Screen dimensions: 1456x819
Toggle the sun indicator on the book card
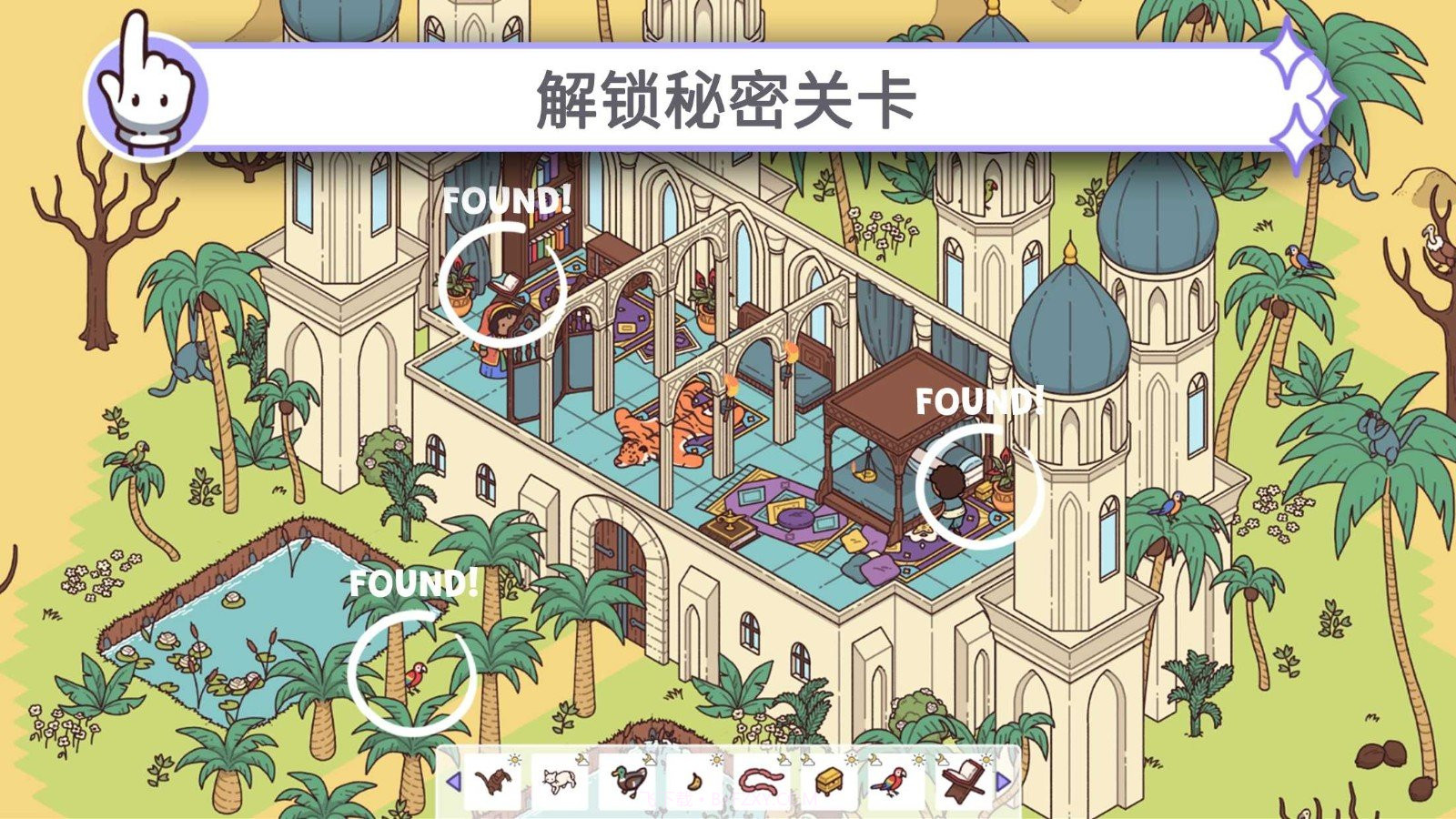click(986, 758)
